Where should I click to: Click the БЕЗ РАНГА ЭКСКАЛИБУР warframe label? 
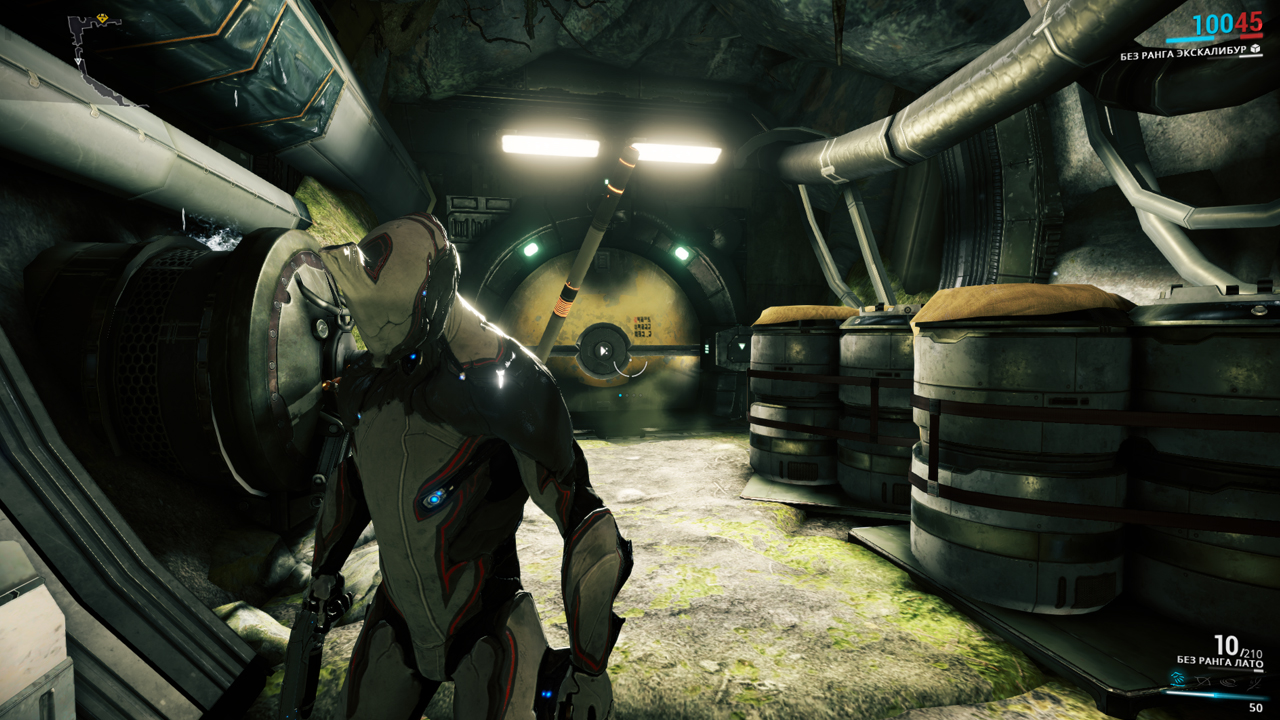pos(1184,54)
